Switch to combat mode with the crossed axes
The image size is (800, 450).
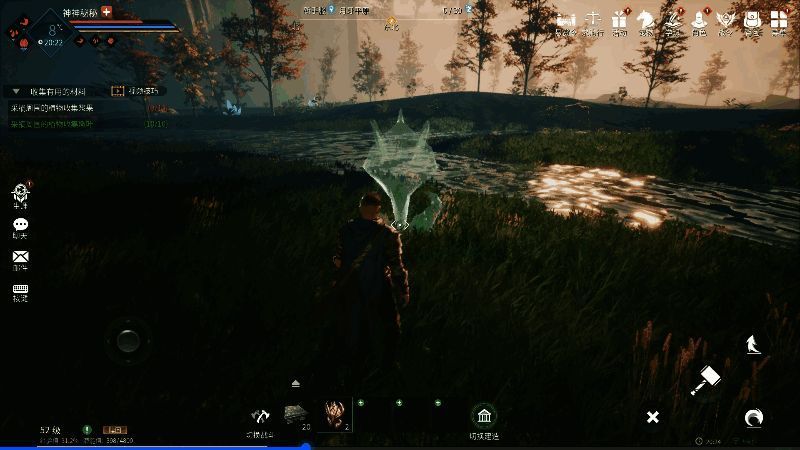coord(262,416)
